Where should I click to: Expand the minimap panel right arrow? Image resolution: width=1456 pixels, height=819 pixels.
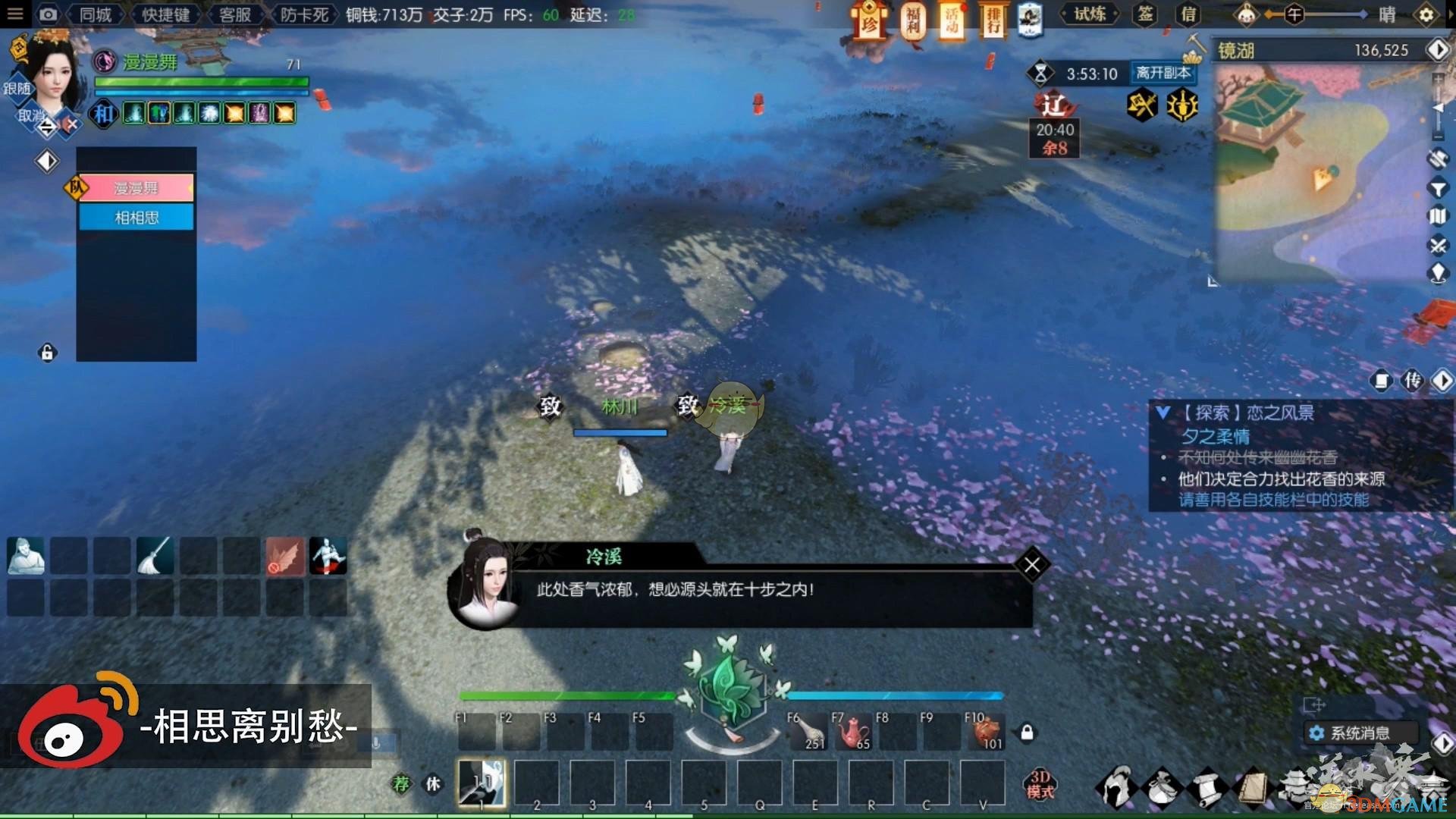pos(1440,50)
